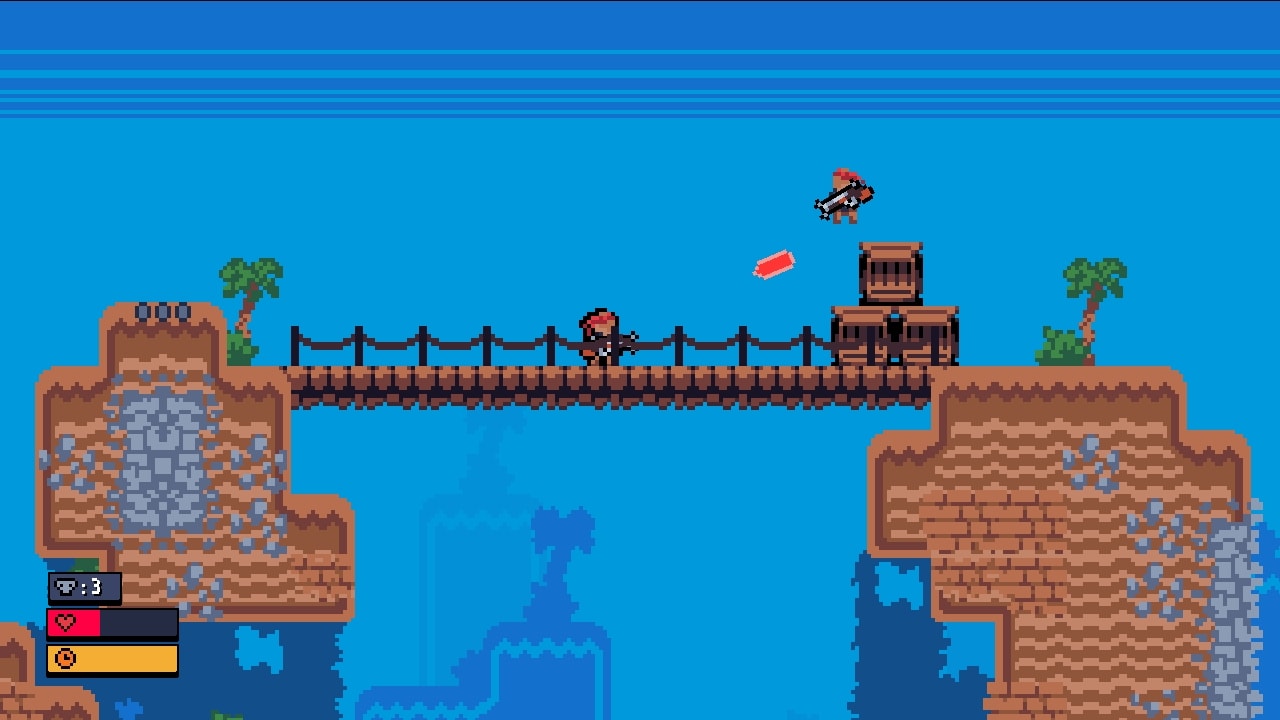
Task: Click the empty dark portion of the health bar
Action: click(x=140, y=623)
